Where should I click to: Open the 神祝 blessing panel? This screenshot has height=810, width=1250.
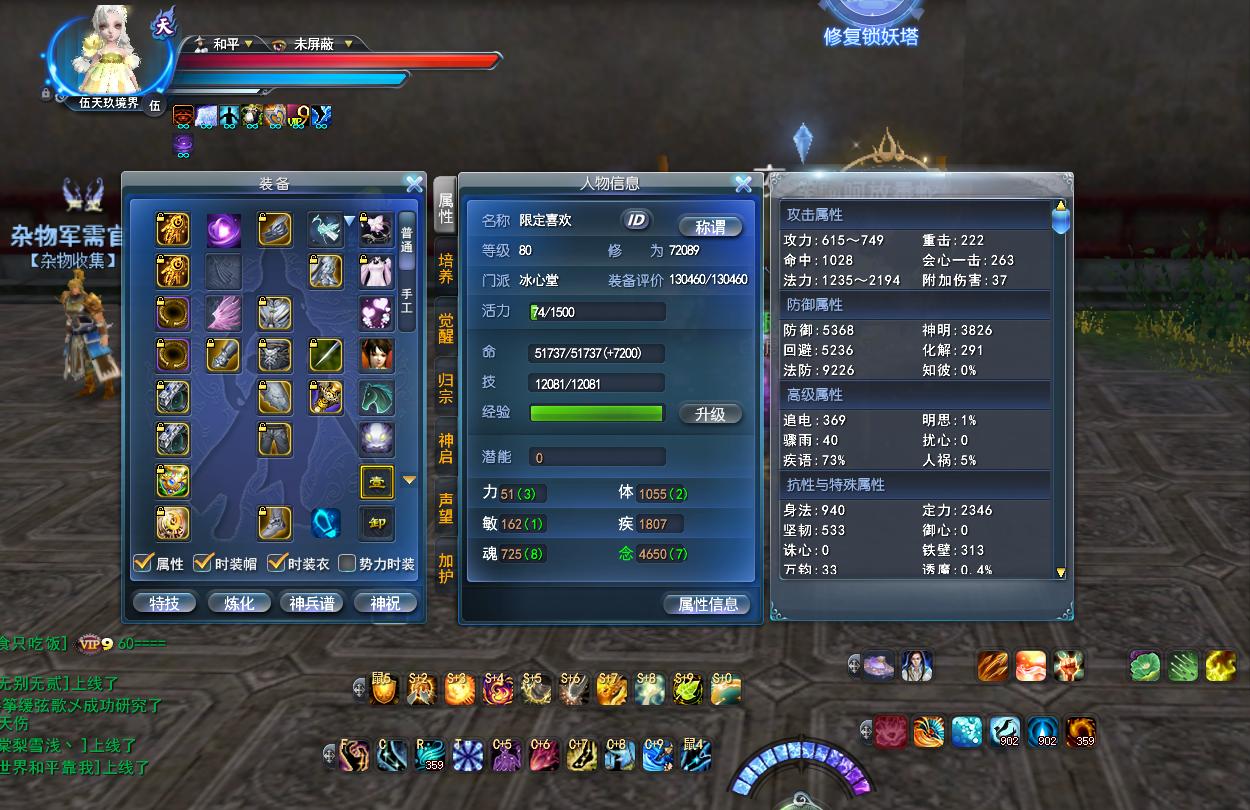[x=385, y=603]
